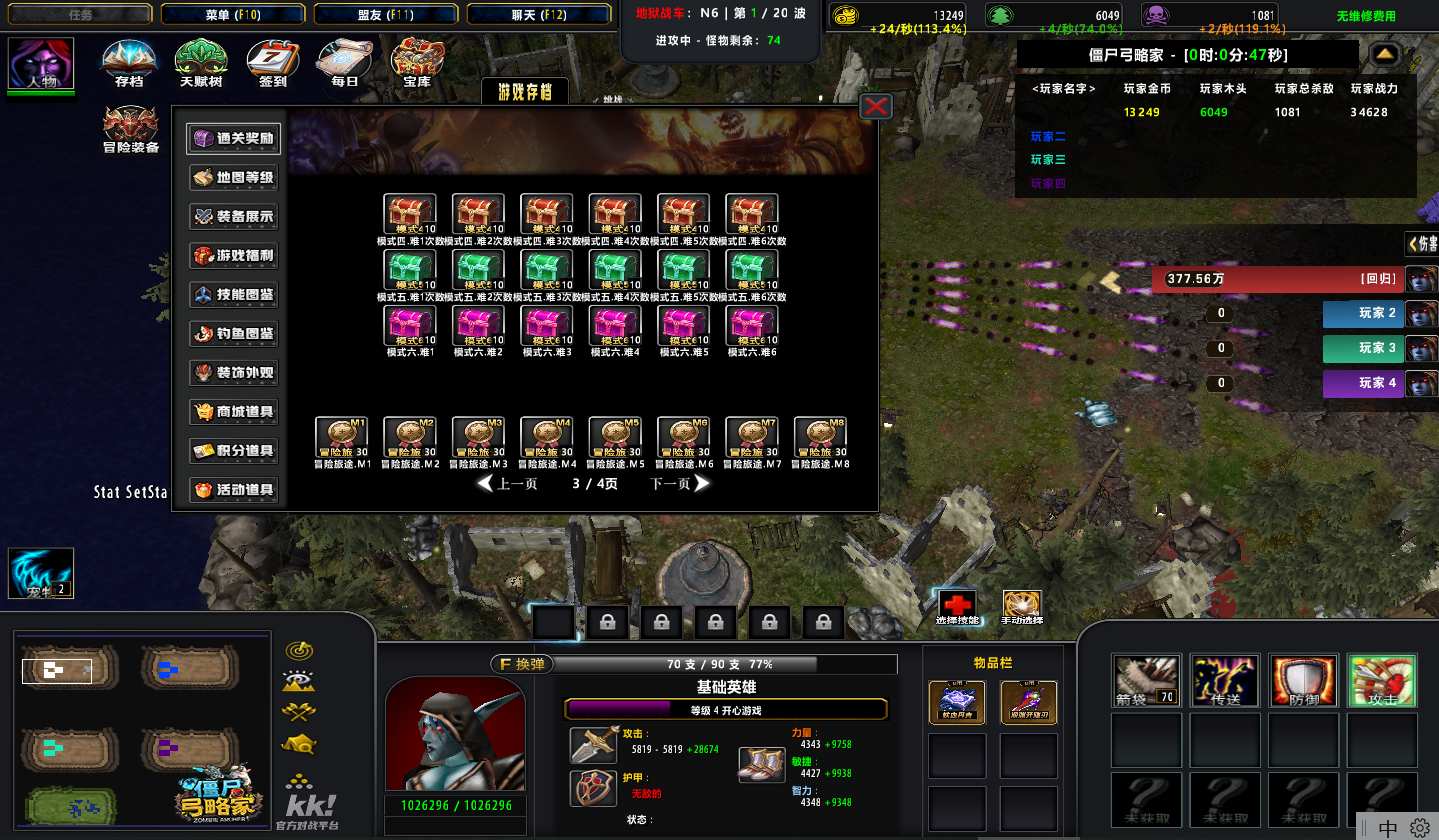
Task: Activate the 防御 defense ability
Action: pos(1303,681)
